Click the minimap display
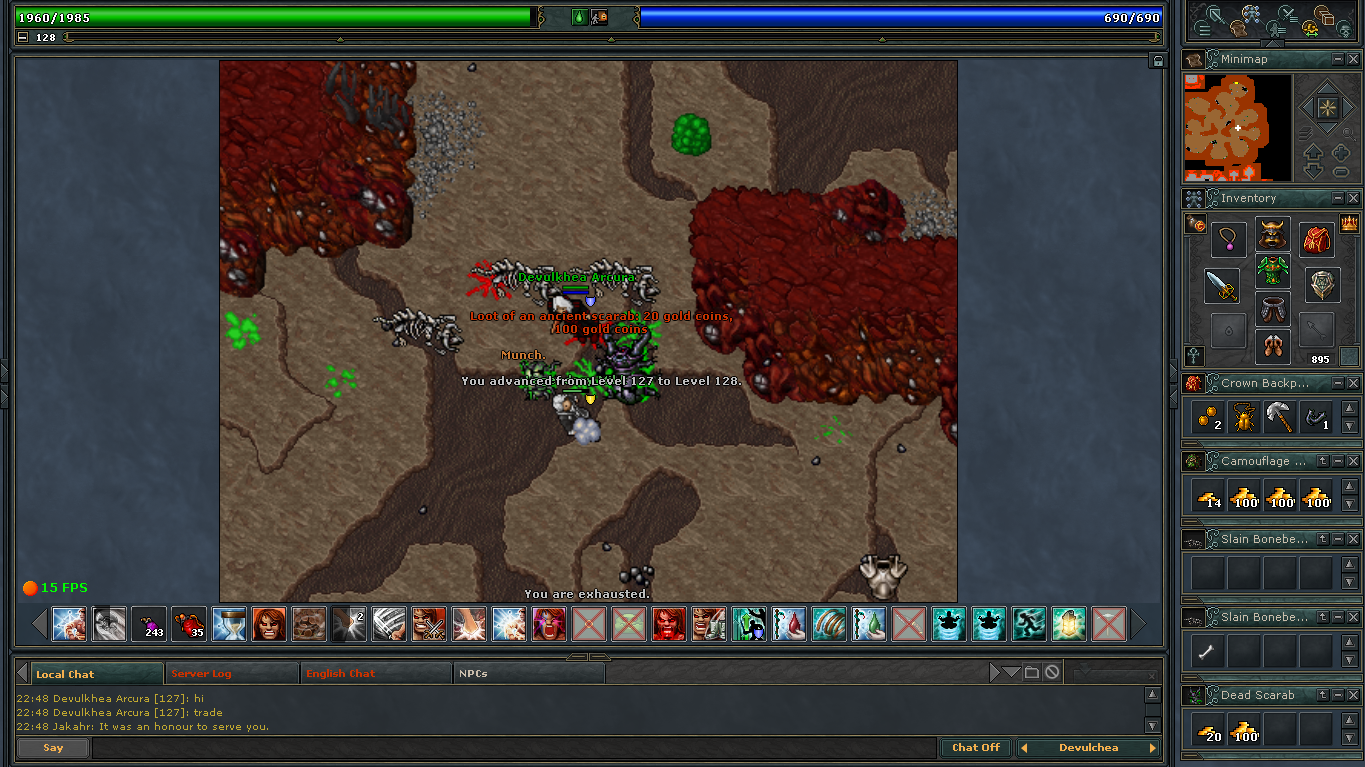 pos(1236,128)
